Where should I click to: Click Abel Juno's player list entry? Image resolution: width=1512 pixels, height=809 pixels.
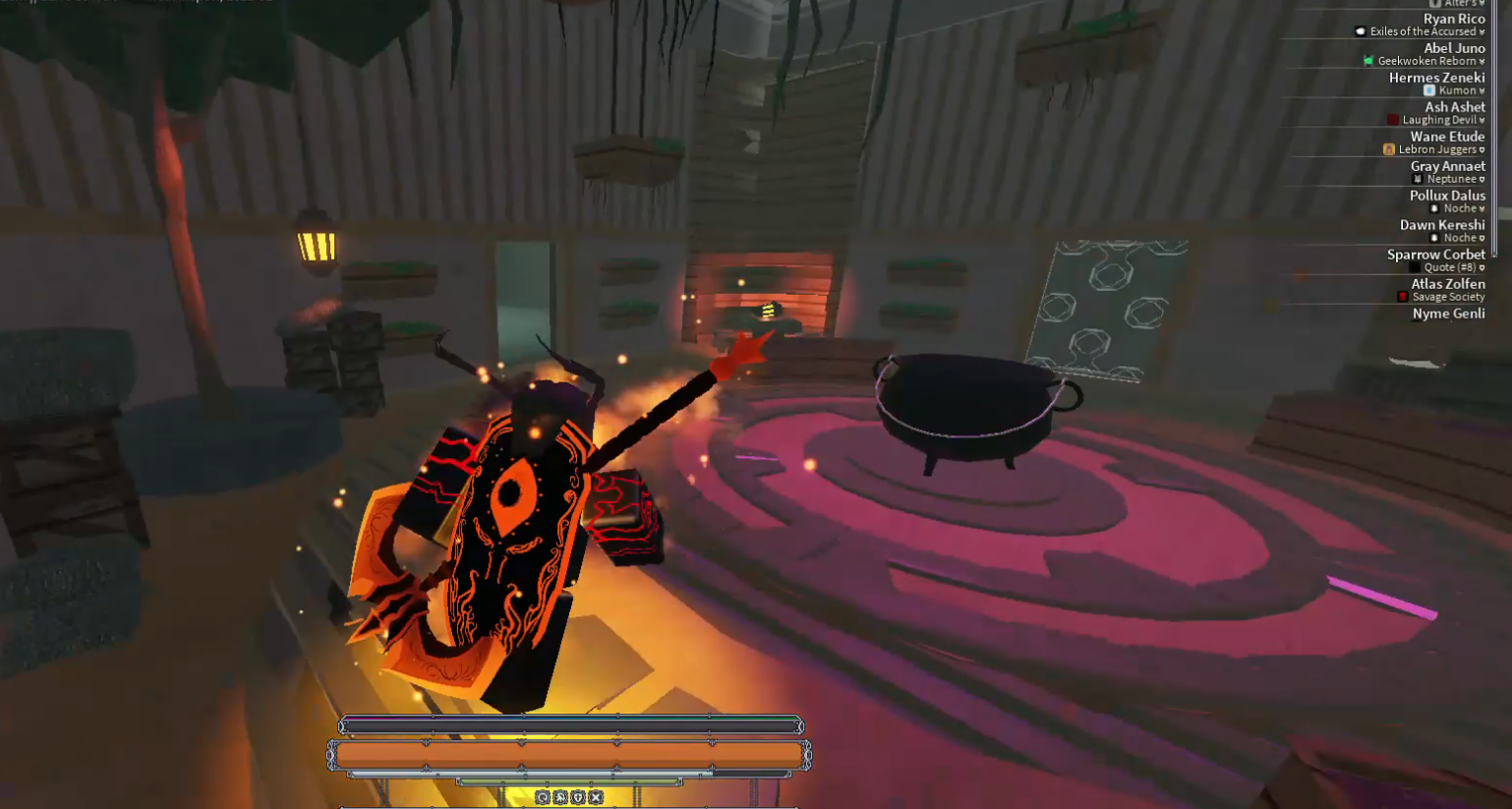pos(1453,49)
